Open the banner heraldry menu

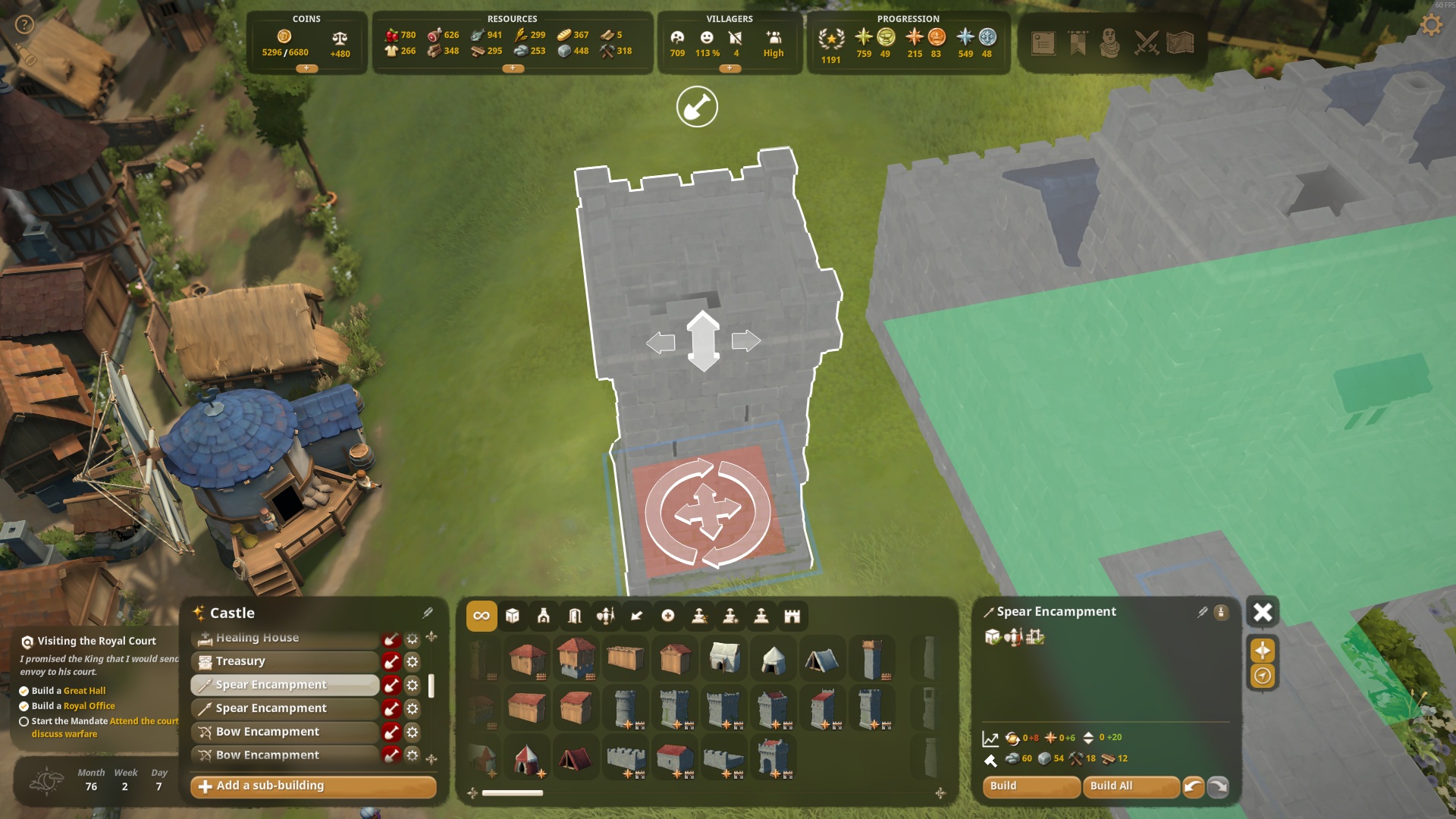(1078, 43)
